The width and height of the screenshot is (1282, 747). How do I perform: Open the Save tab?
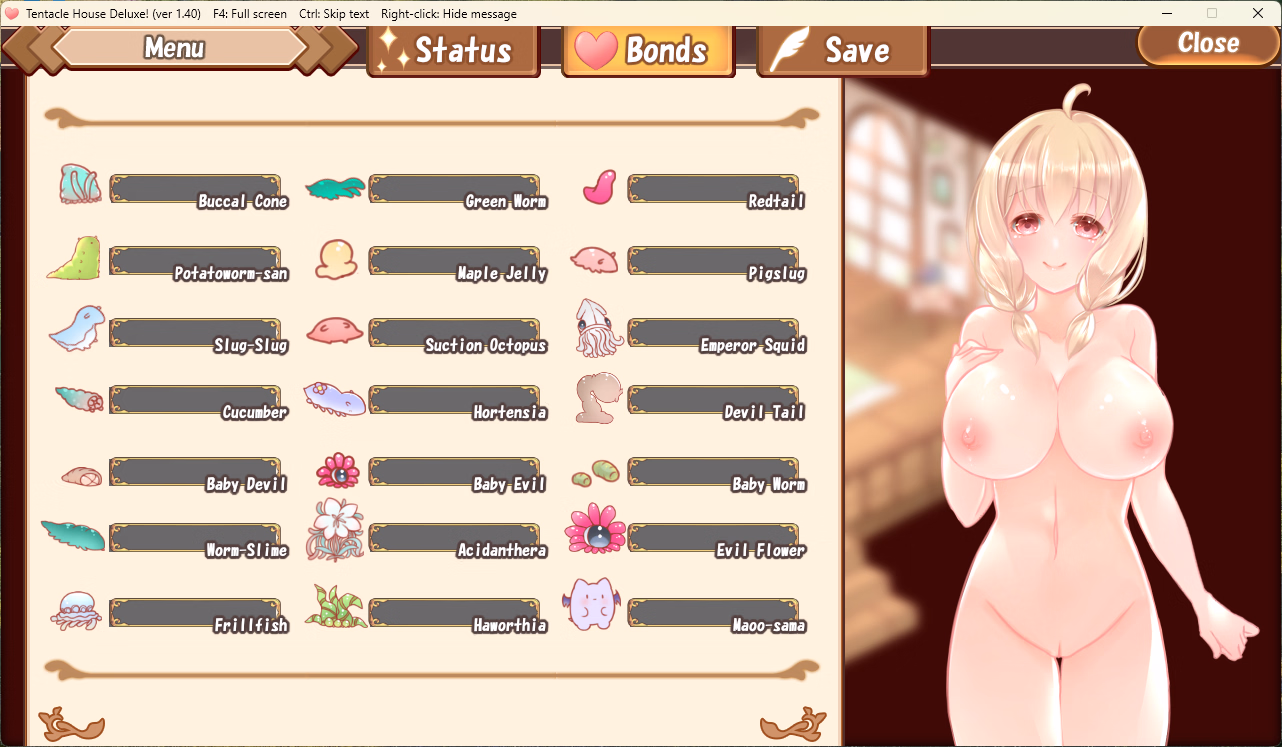842,50
